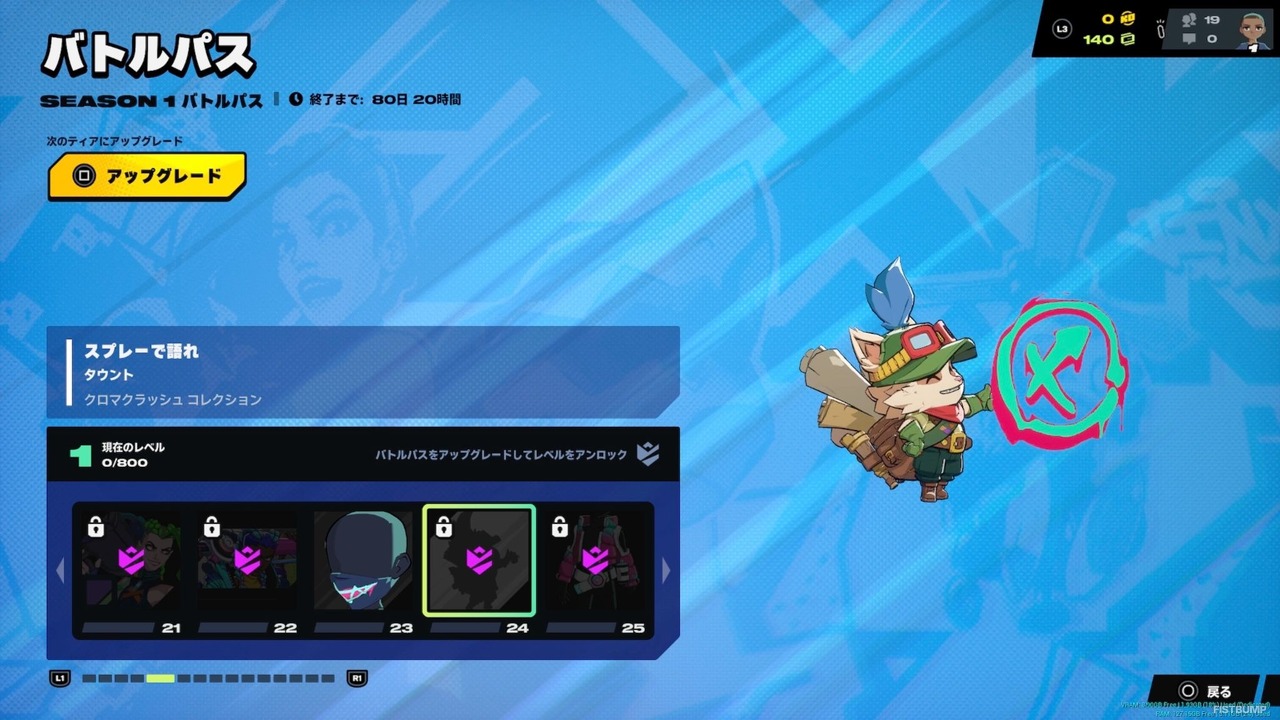
Task: Pick the highlighted level 24 reward tile
Action: coord(479,560)
